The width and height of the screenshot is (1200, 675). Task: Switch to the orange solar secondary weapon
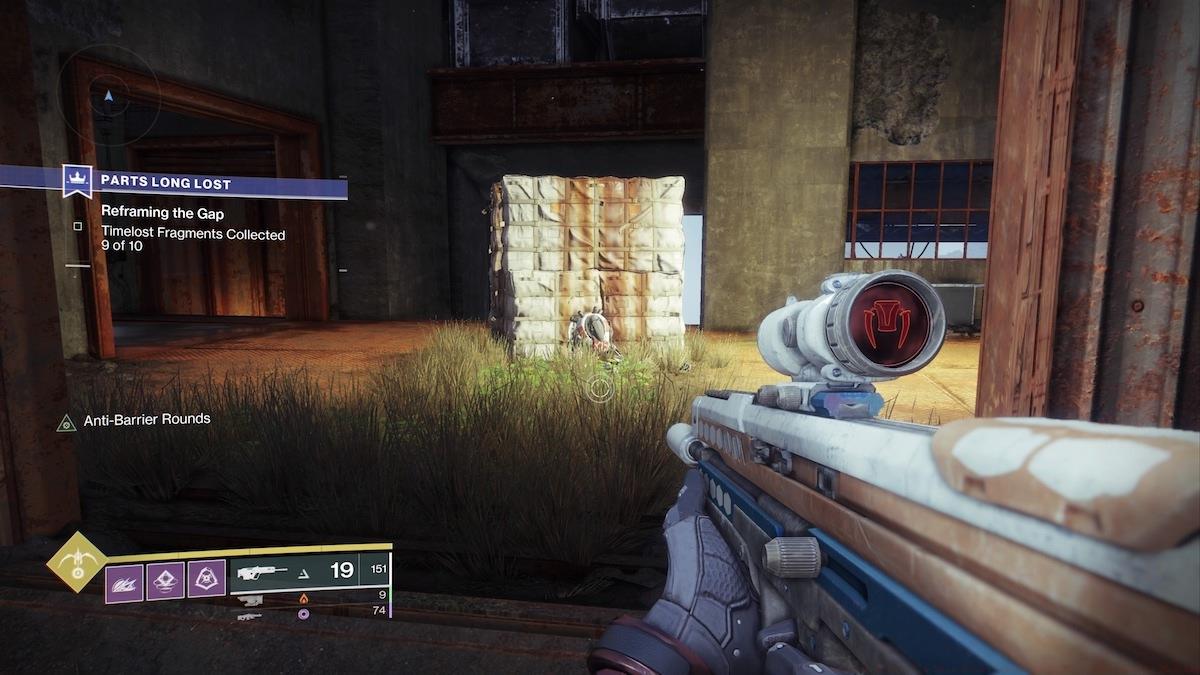coord(304,597)
